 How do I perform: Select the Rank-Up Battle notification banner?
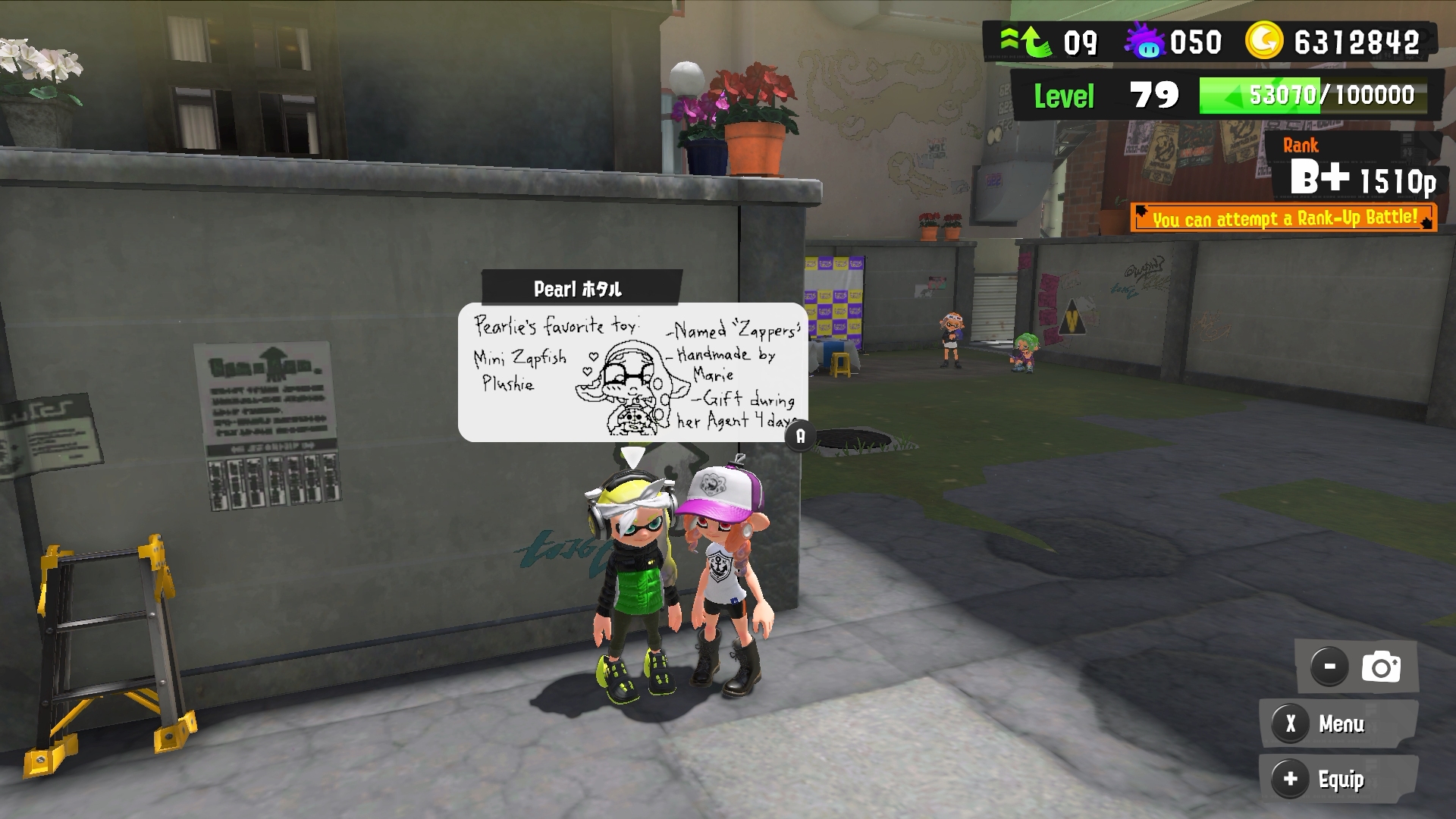pyautogui.click(x=1283, y=218)
